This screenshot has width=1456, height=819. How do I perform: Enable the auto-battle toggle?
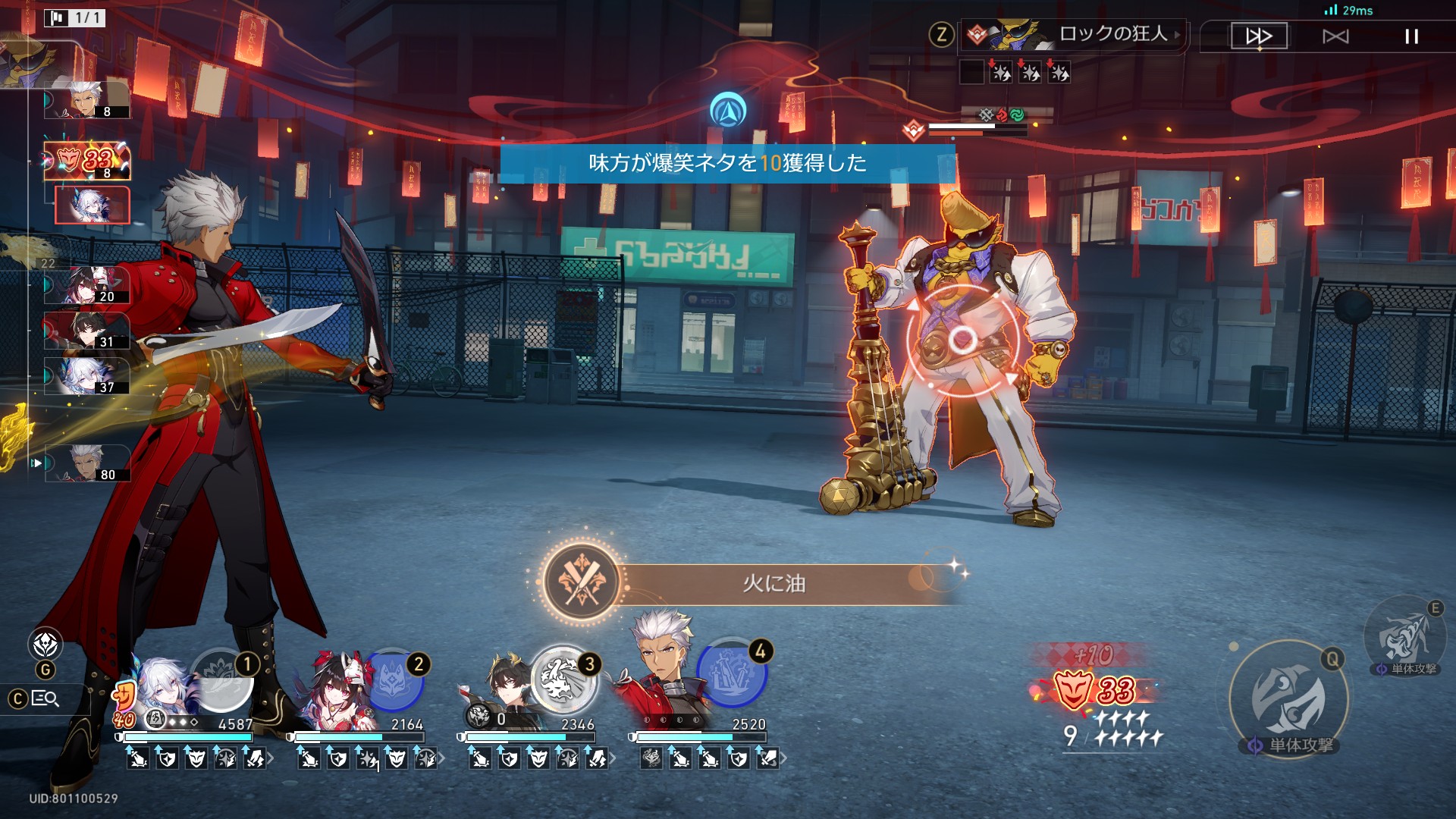tap(1335, 36)
